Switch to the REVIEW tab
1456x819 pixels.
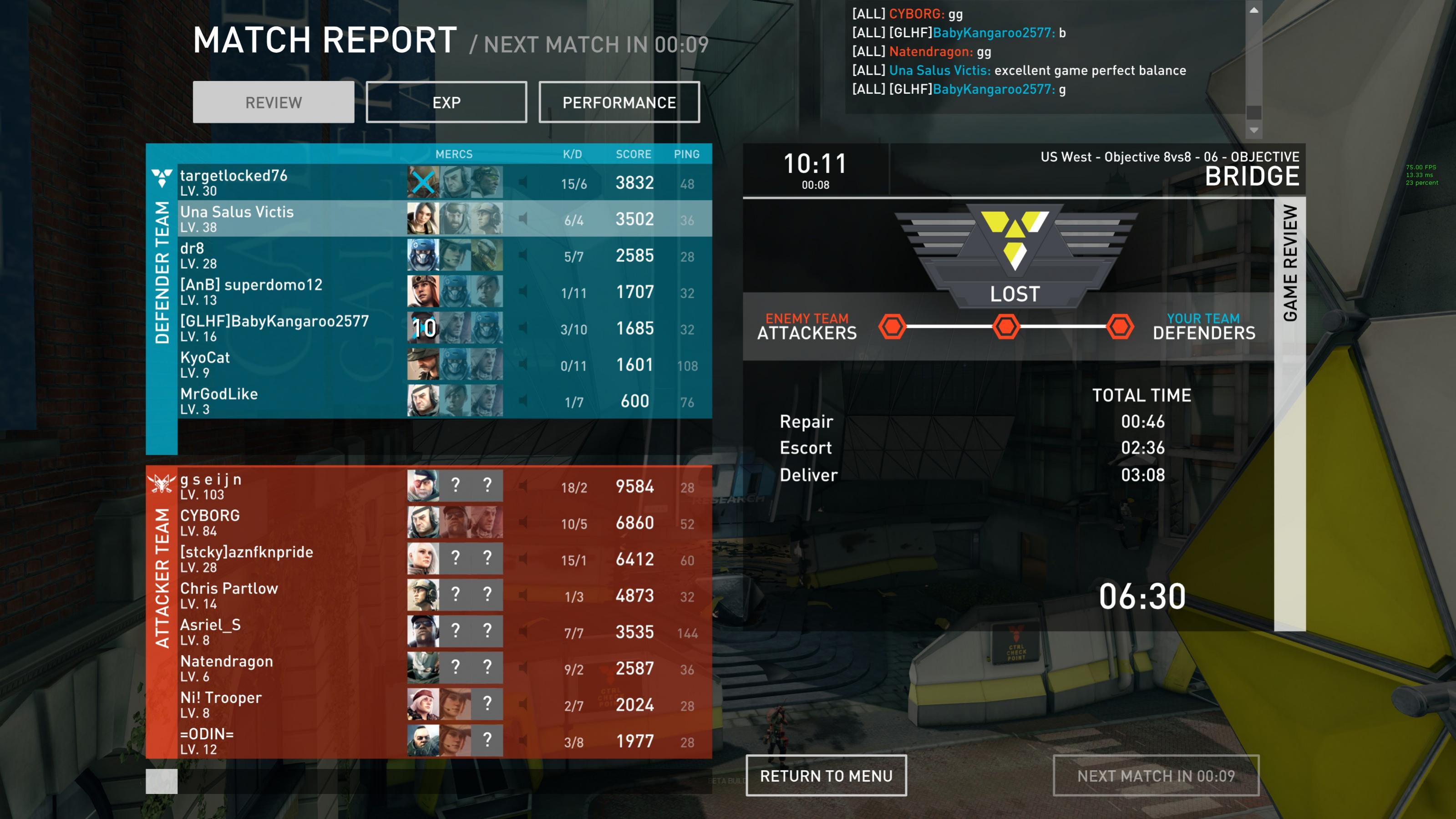coord(274,102)
